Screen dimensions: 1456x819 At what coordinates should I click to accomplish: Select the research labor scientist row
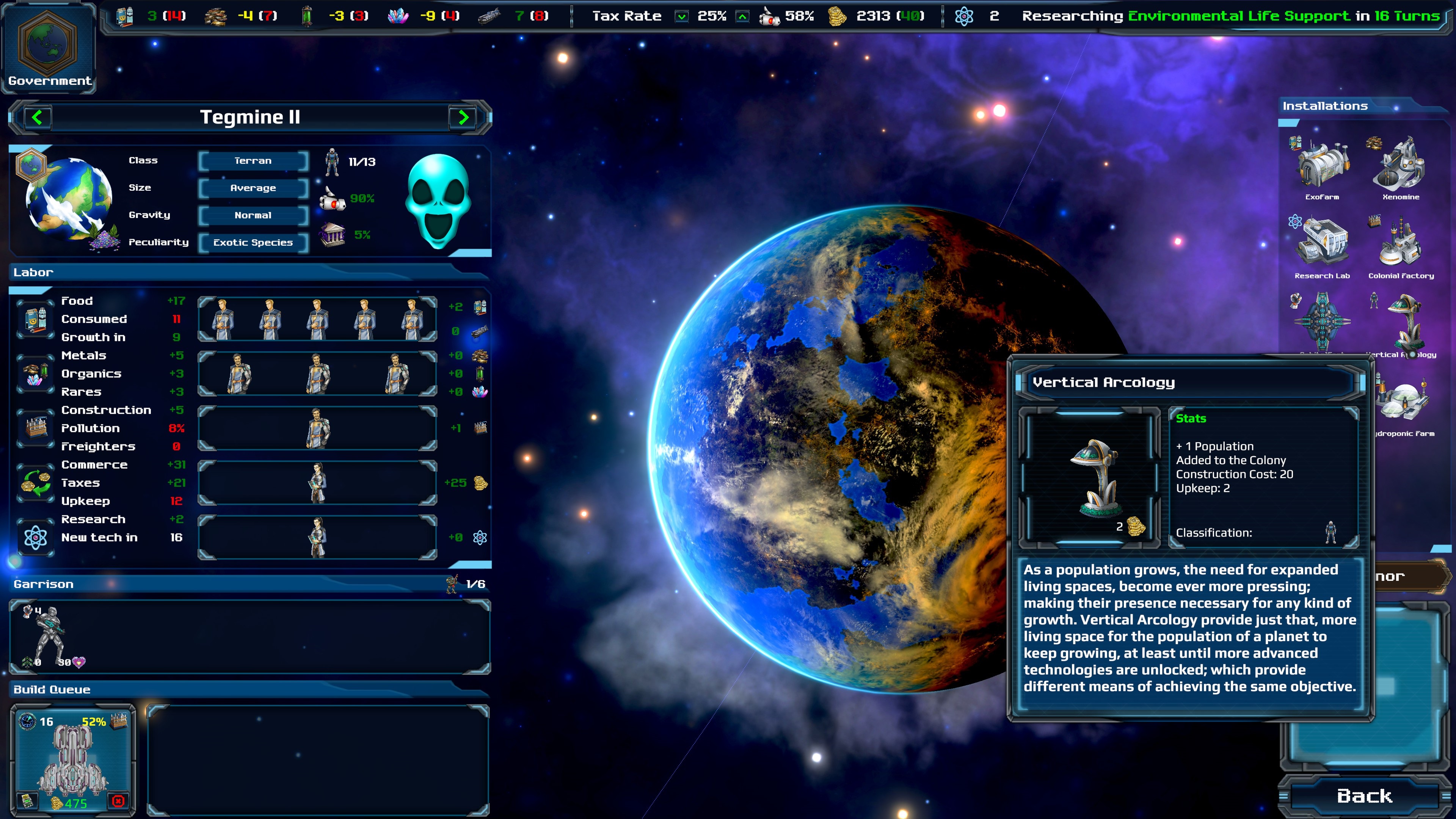tap(317, 538)
